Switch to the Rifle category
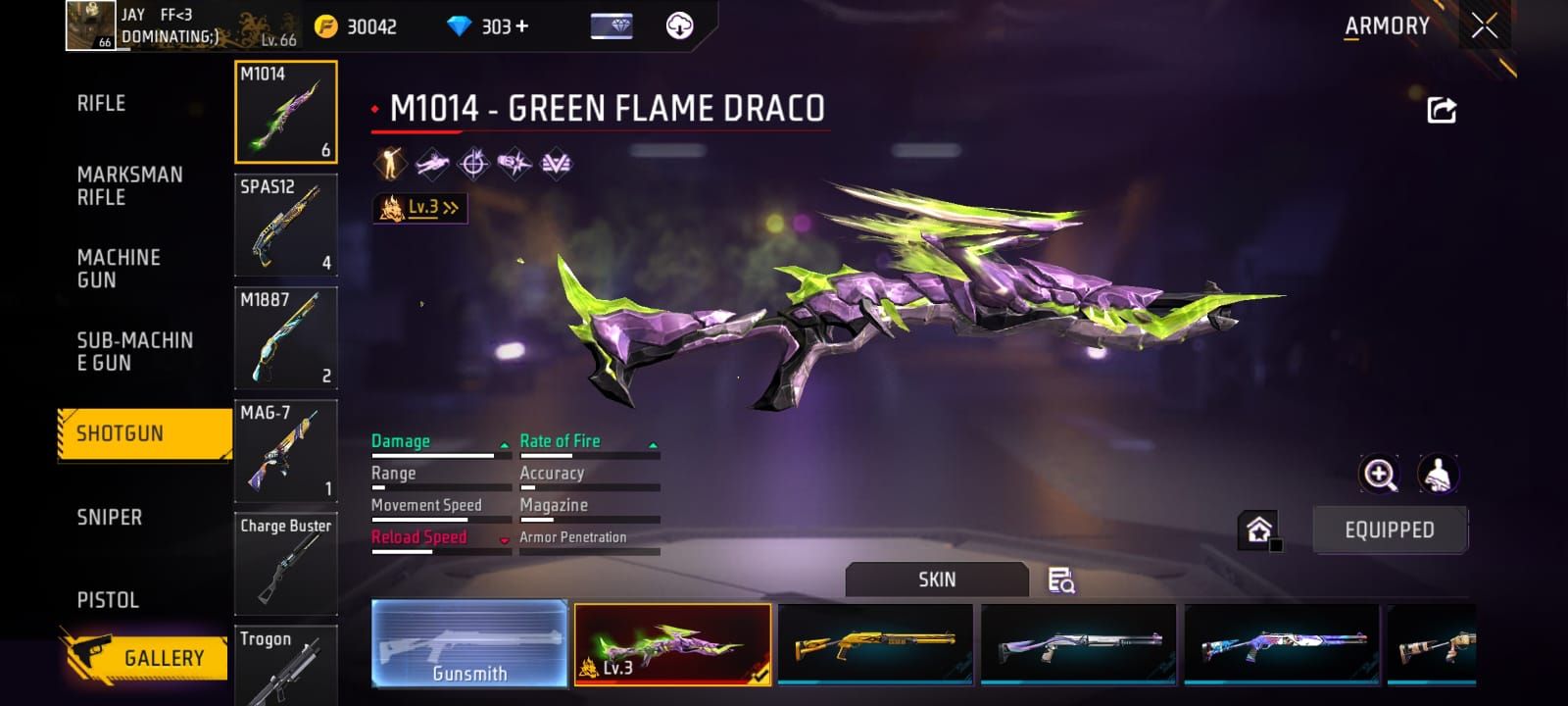Image resolution: width=1568 pixels, height=706 pixels. coord(102,103)
